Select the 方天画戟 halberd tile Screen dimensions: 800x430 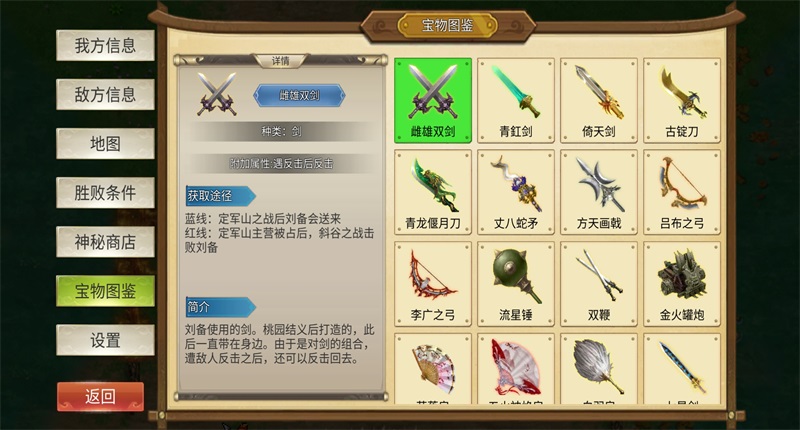click(x=599, y=192)
